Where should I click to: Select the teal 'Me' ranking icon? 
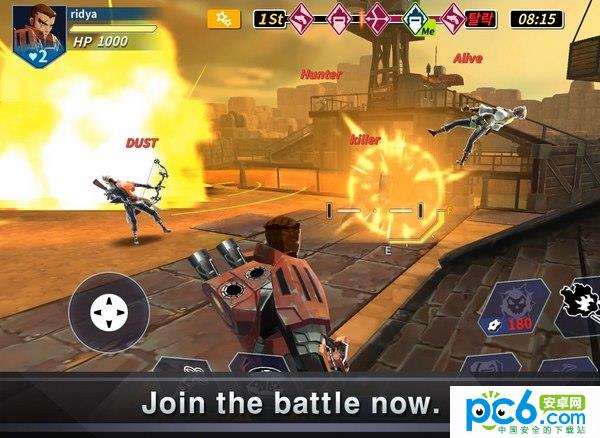(415, 18)
